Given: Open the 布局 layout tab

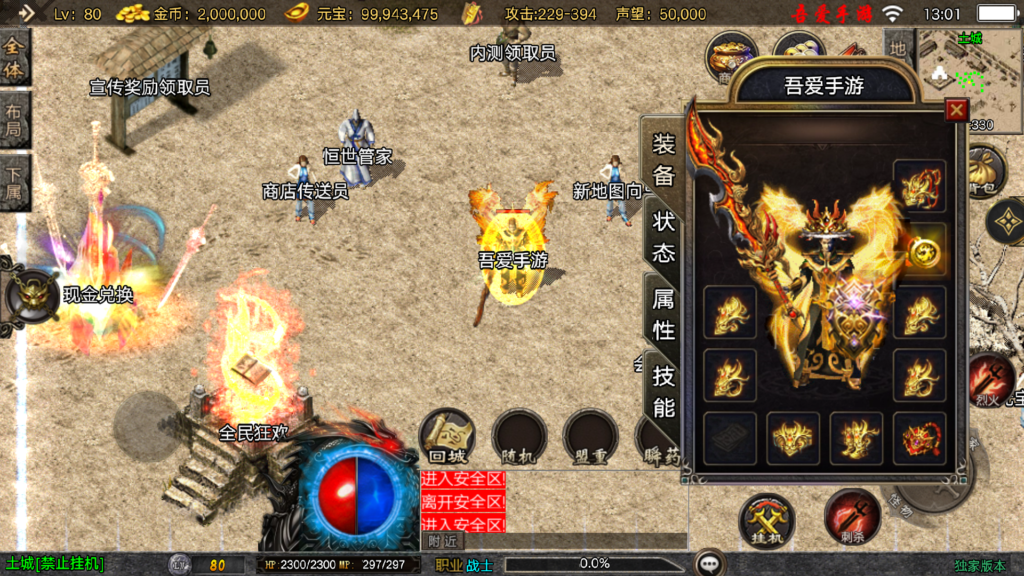Looking at the screenshot, I should point(14,121).
